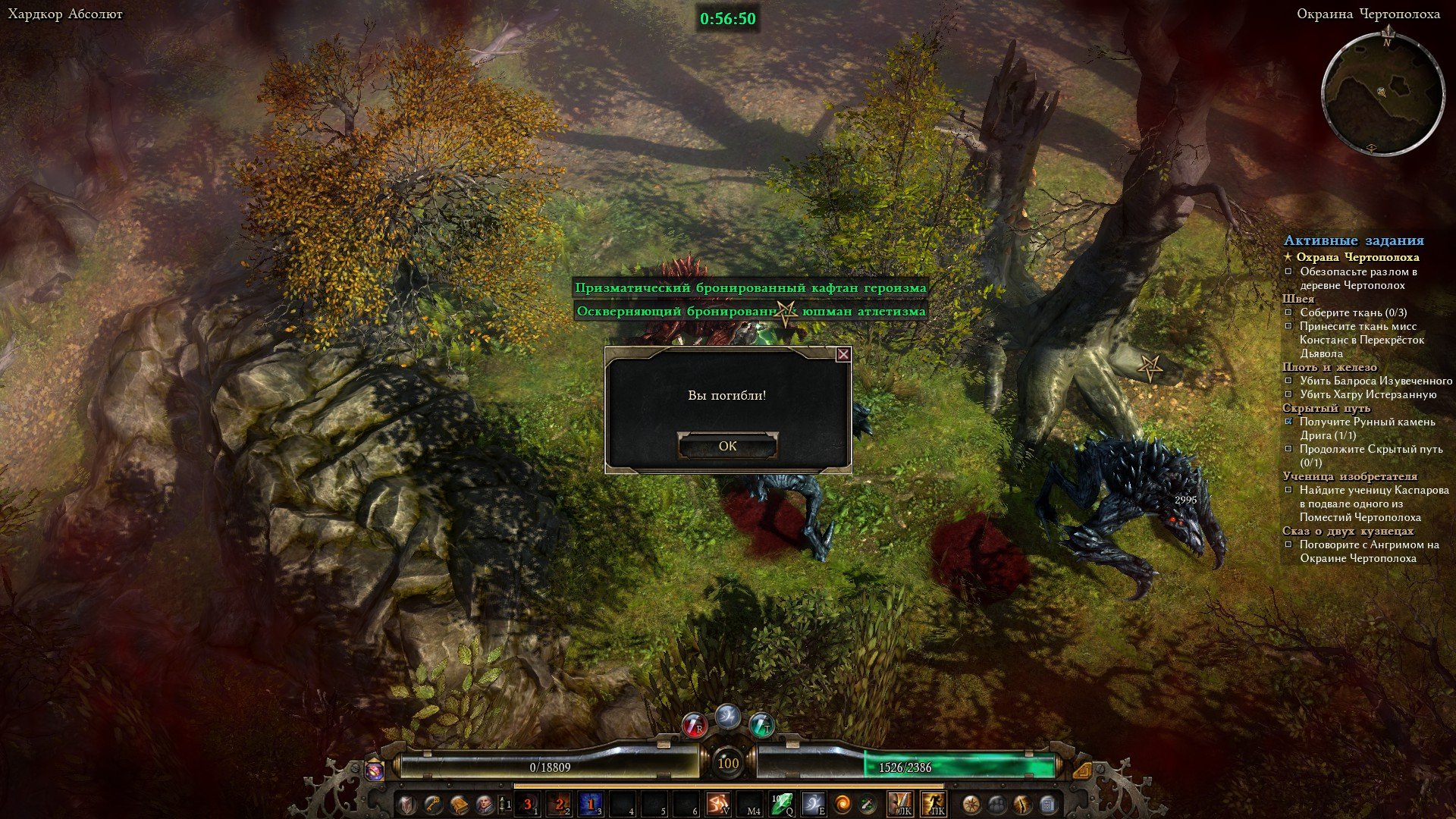Use the green energy potion icon

click(x=761, y=726)
